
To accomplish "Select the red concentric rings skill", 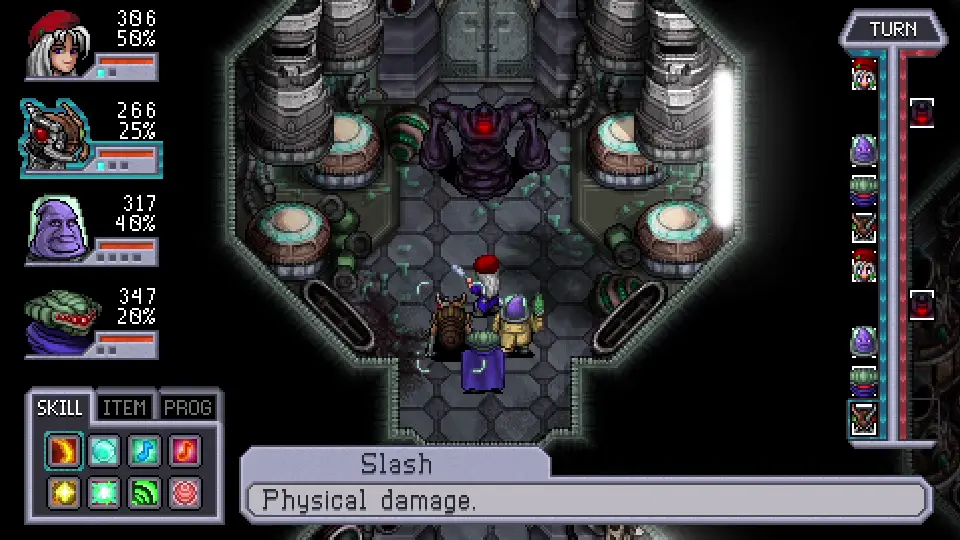I will point(184,492).
